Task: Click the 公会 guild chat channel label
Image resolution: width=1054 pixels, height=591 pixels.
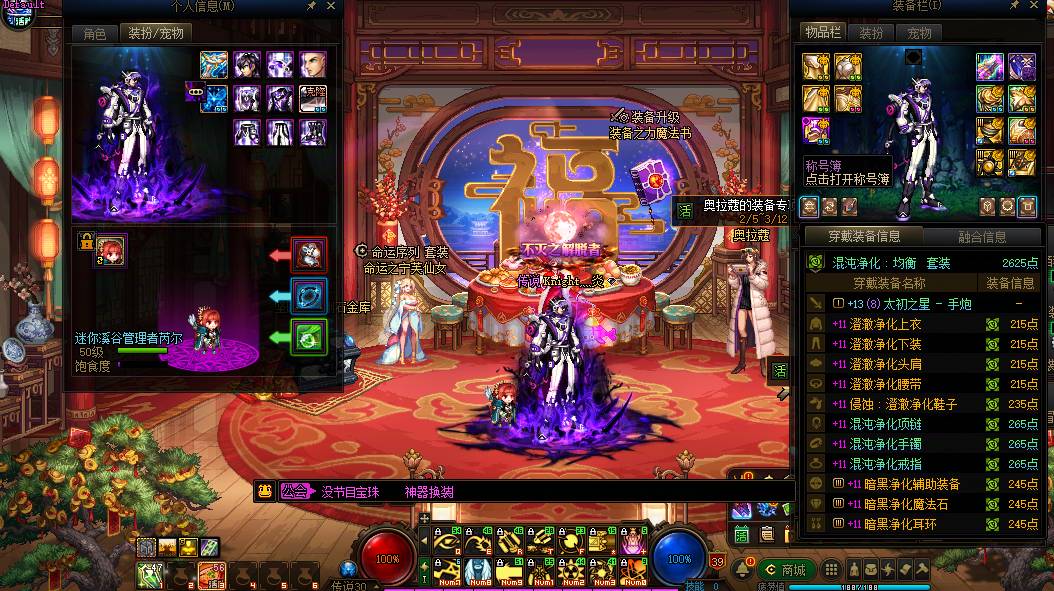Action: pos(293,491)
